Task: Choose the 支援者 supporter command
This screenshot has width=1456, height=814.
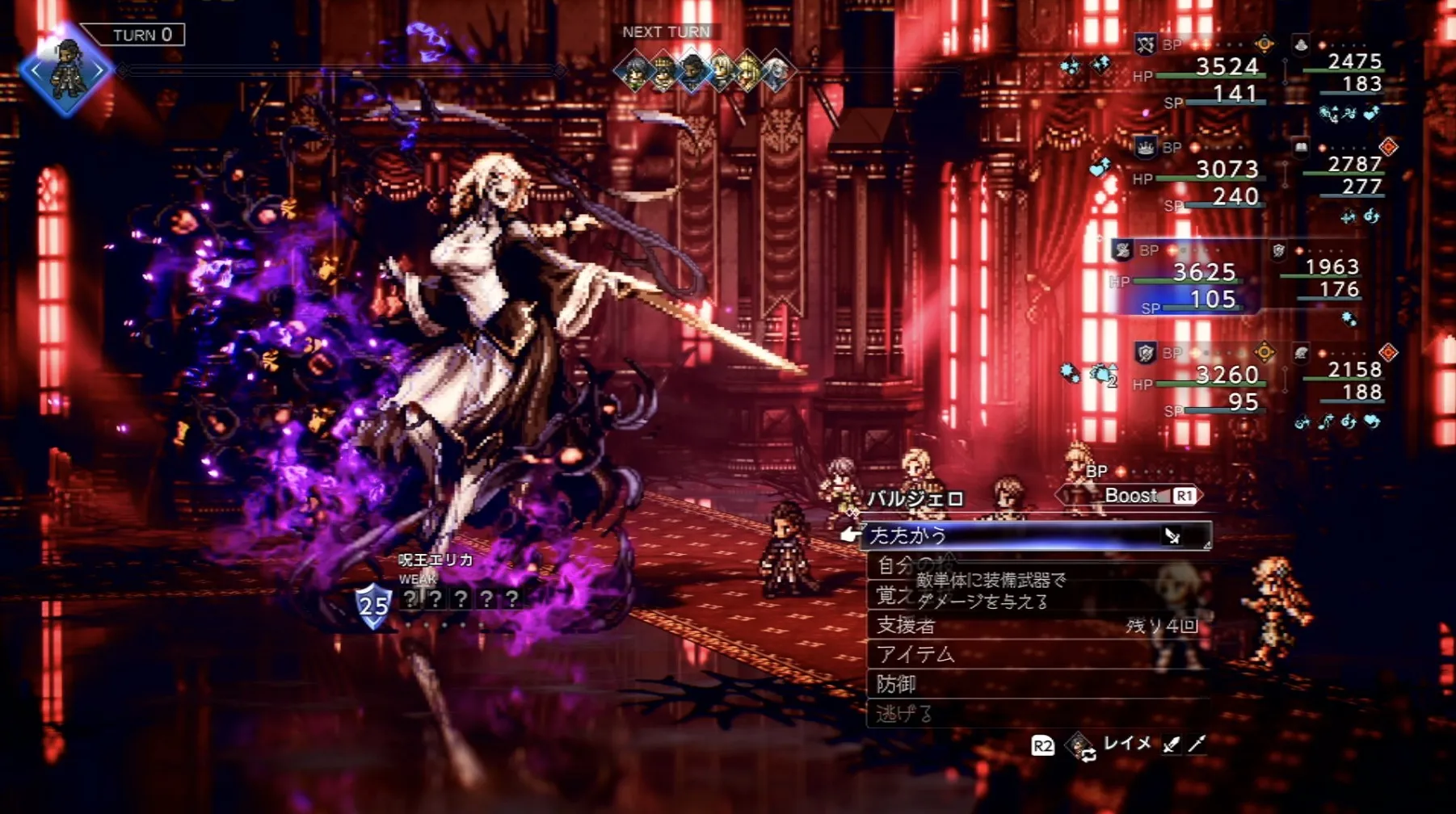Action: point(1034,625)
